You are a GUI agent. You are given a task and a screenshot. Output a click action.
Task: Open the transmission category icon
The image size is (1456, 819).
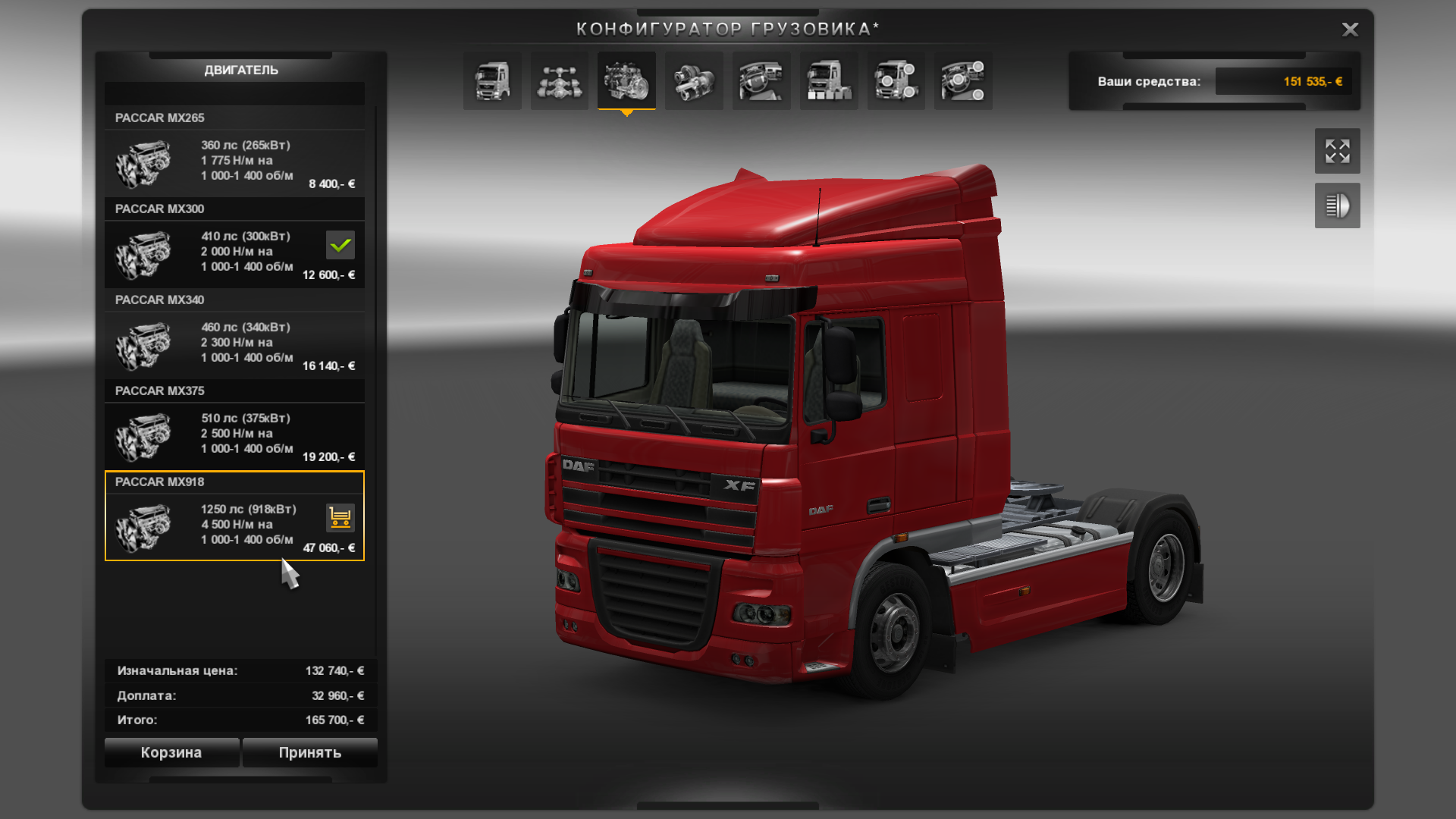692,81
